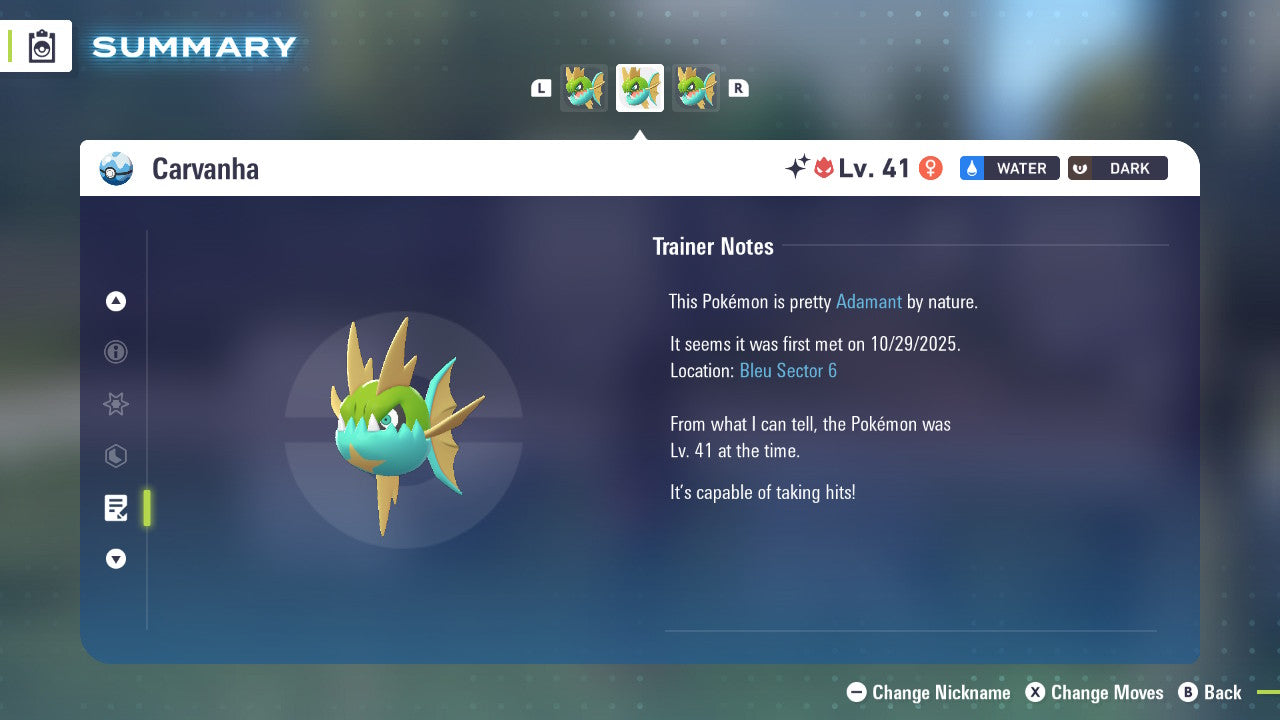The image size is (1280, 720).
Task: Switch to the right Carvanha tab
Action: (x=695, y=87)
